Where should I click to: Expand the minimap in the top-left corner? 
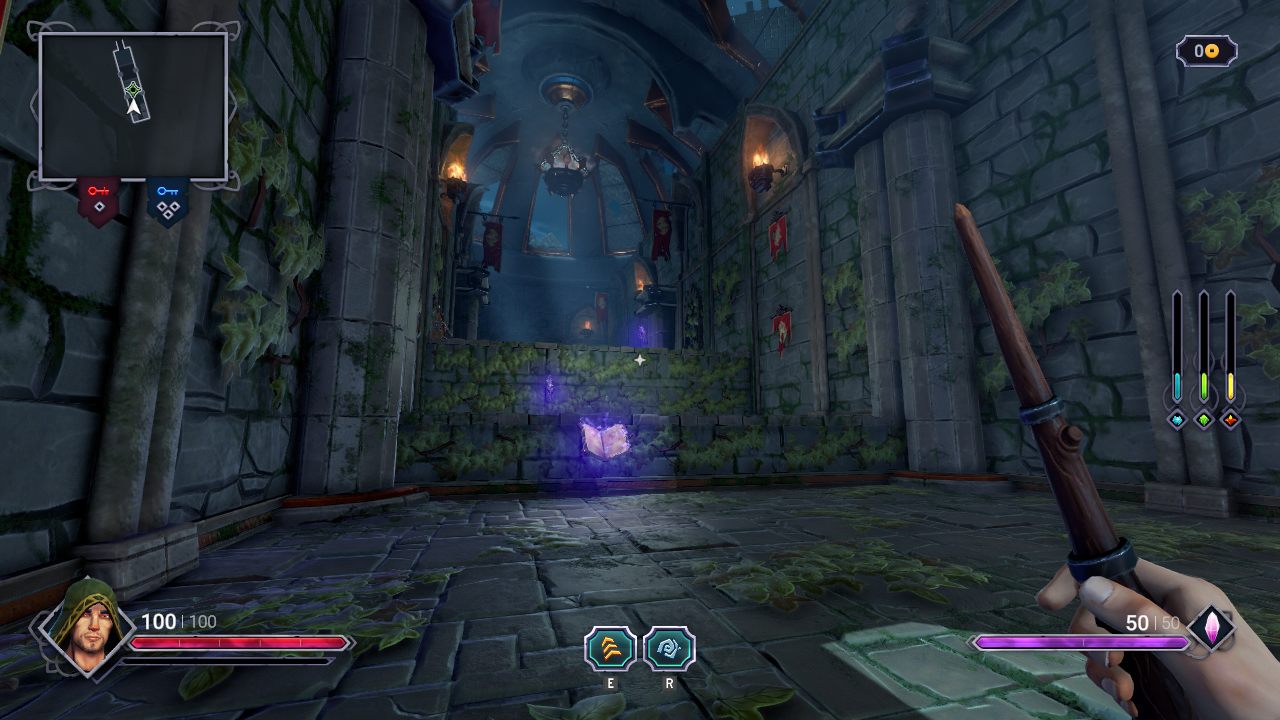[x=133, y=103]
